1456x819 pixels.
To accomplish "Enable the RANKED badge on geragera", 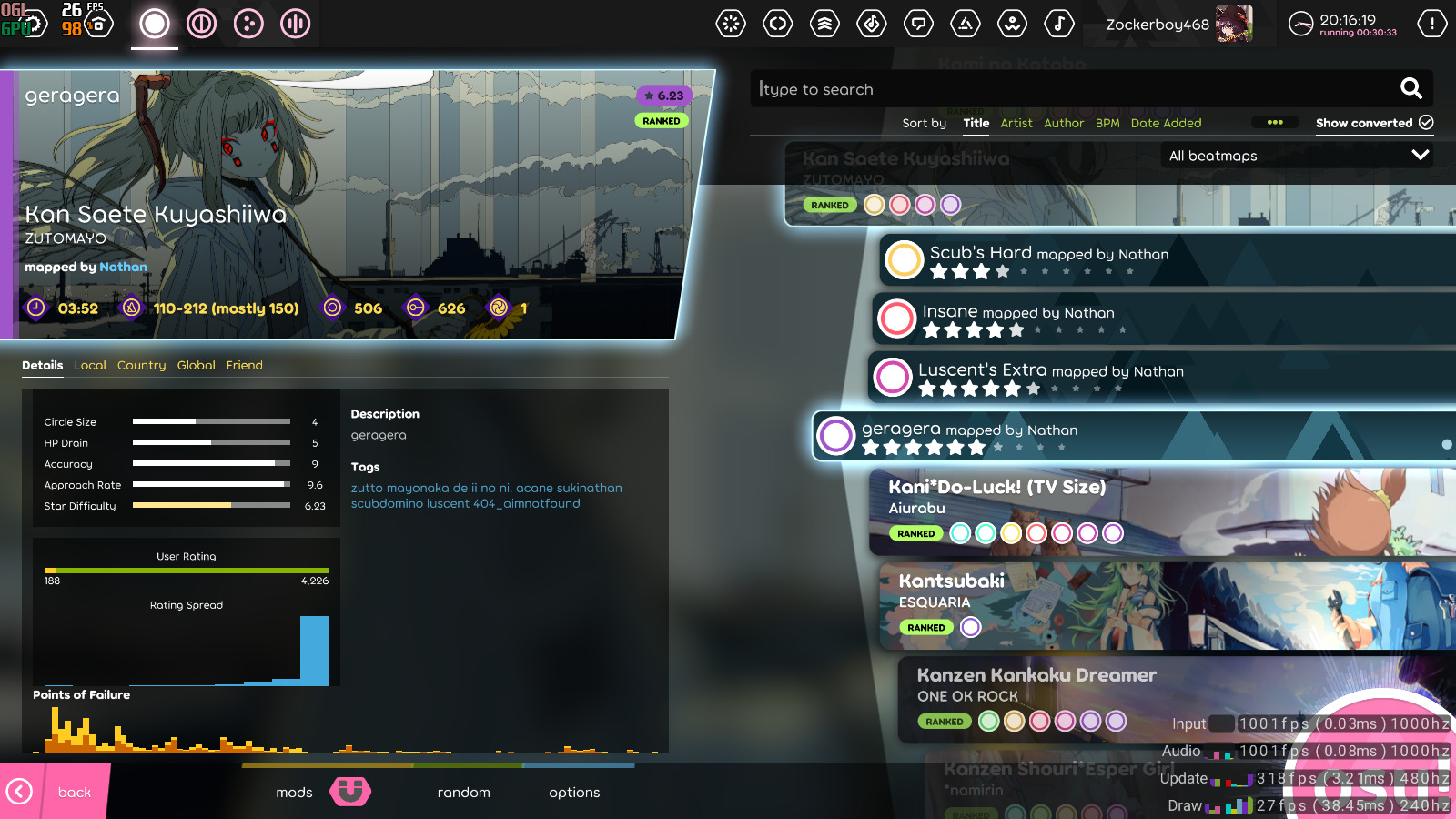I will click(662, 120).
